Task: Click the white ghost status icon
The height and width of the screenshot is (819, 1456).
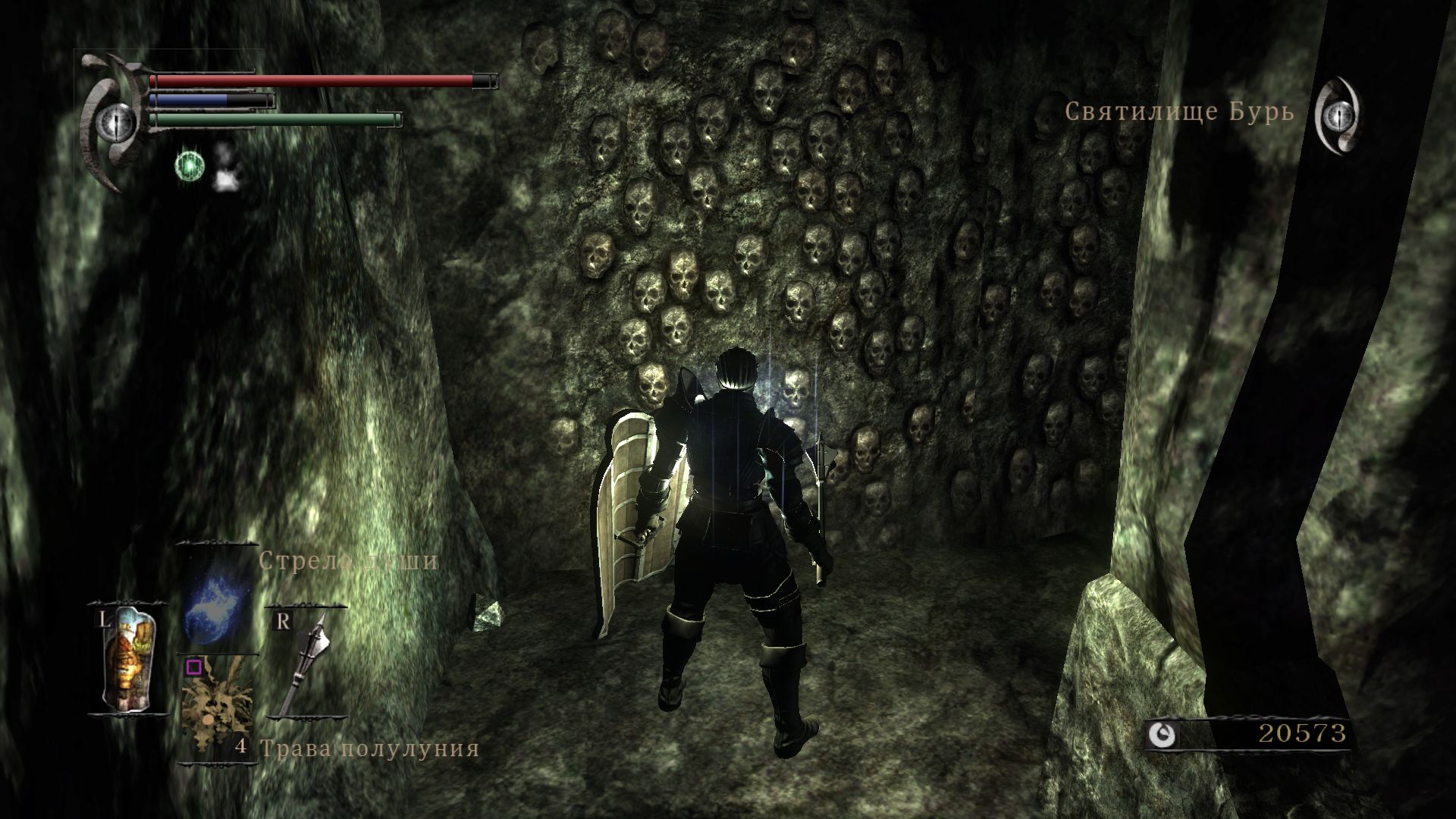Action: pyautogui.click(x=223, y=166)
